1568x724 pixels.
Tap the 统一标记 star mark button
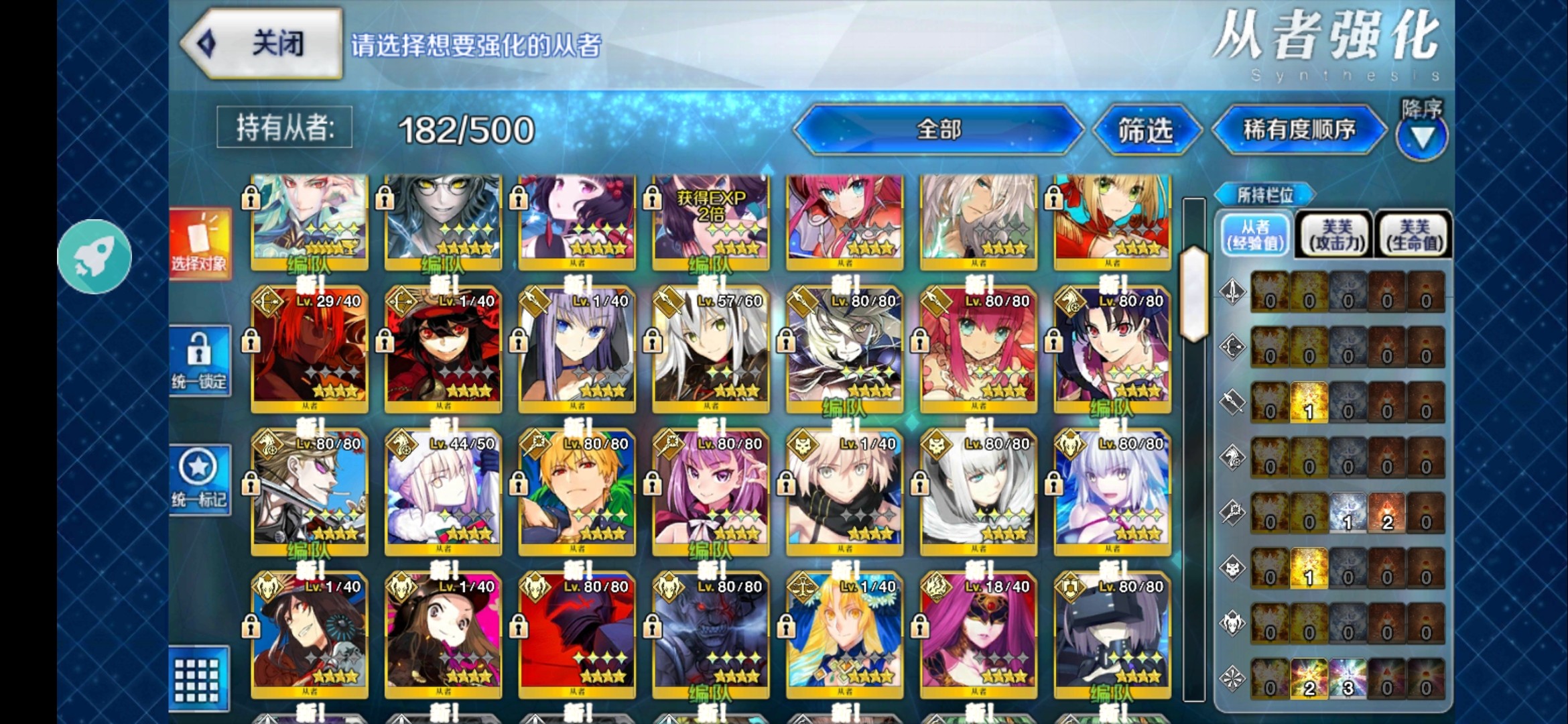(x=200, y=479)
